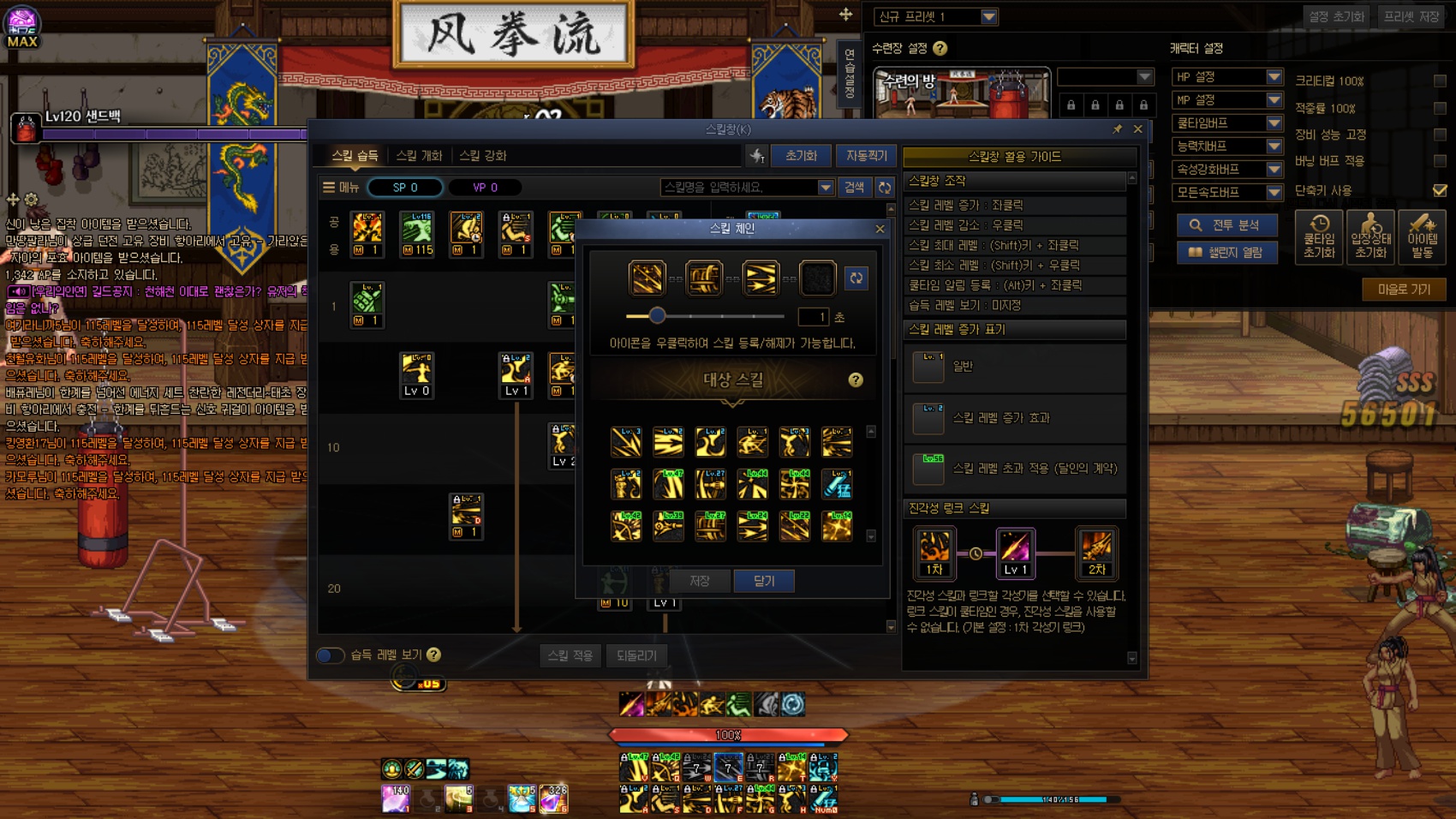Image resolution: width=1456 pixels, height=819 pixels.
Task: Switch to the 스킬 개화 tab
Action: click(x=419, y=155)
